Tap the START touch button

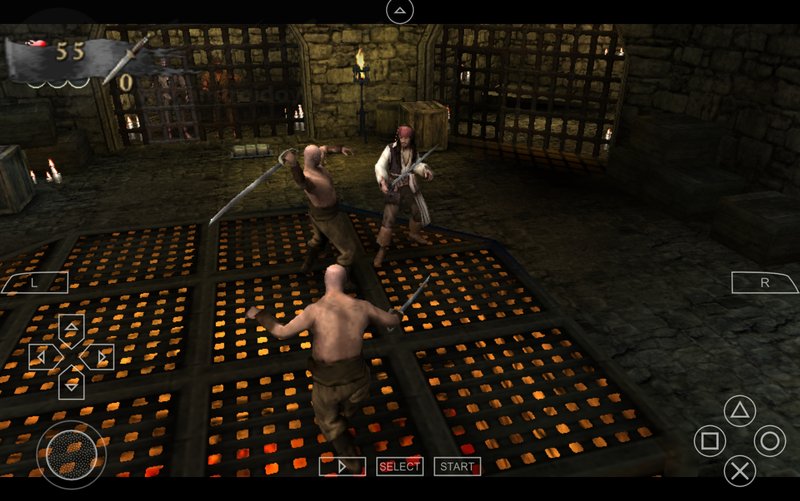click(457, 466)
